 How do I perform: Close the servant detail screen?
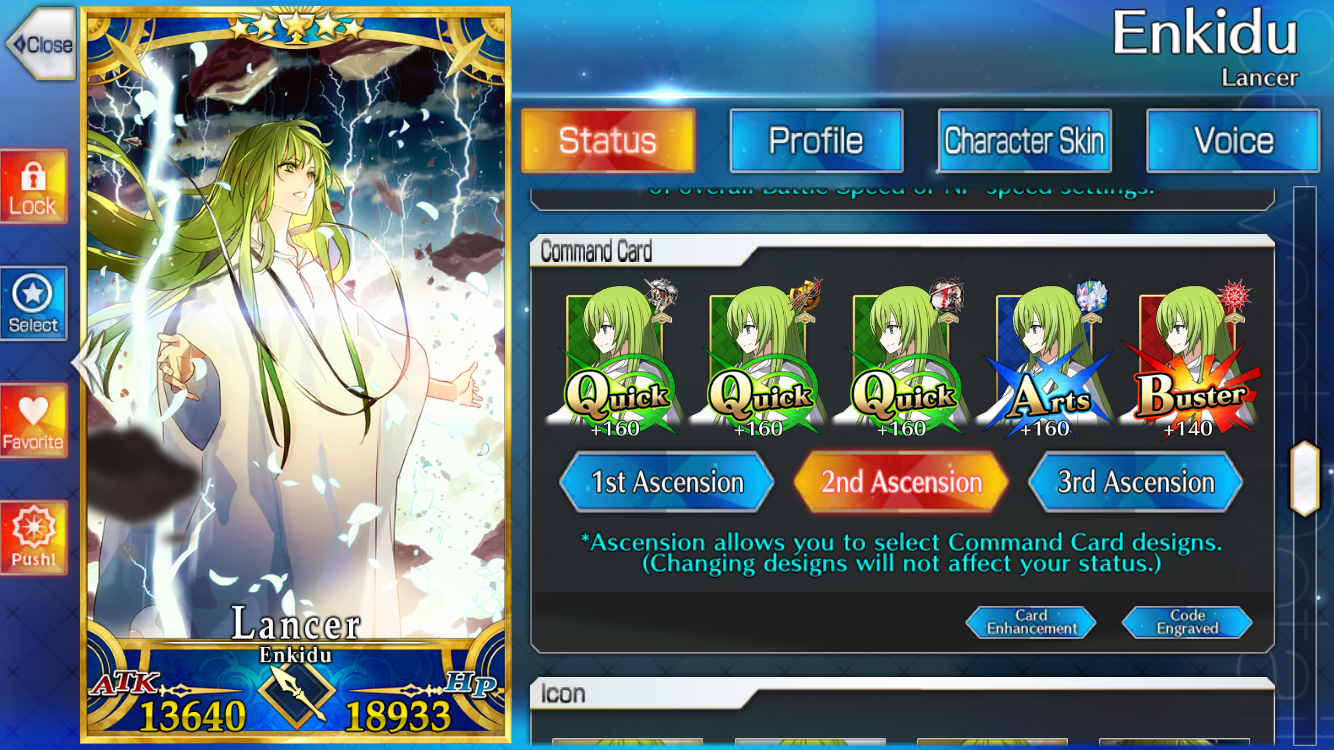pos(41,44)
